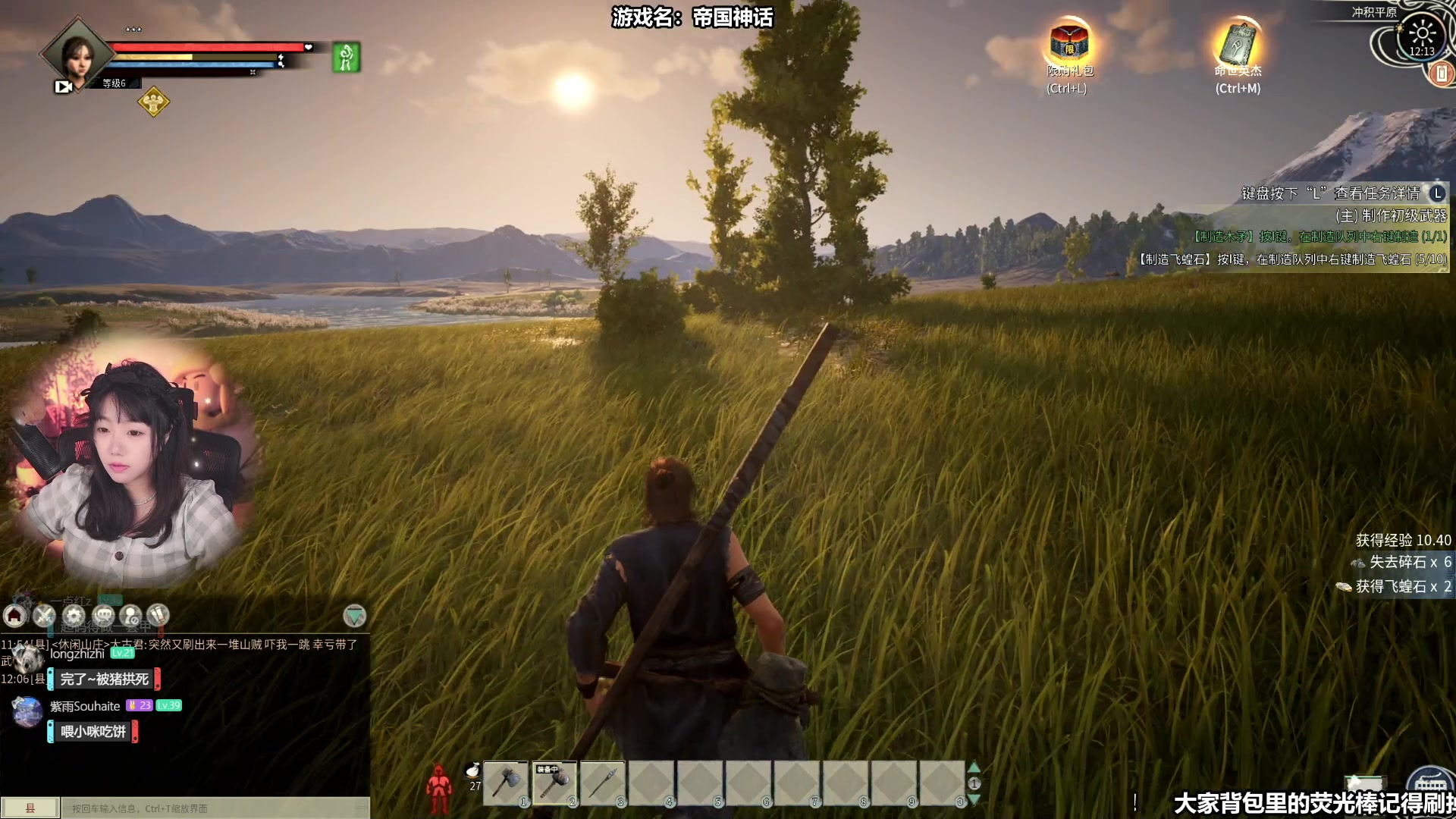Screen dimensions: 1456x819
Task: Click the crossed swords icon above the chat
Action: (44, 616)
